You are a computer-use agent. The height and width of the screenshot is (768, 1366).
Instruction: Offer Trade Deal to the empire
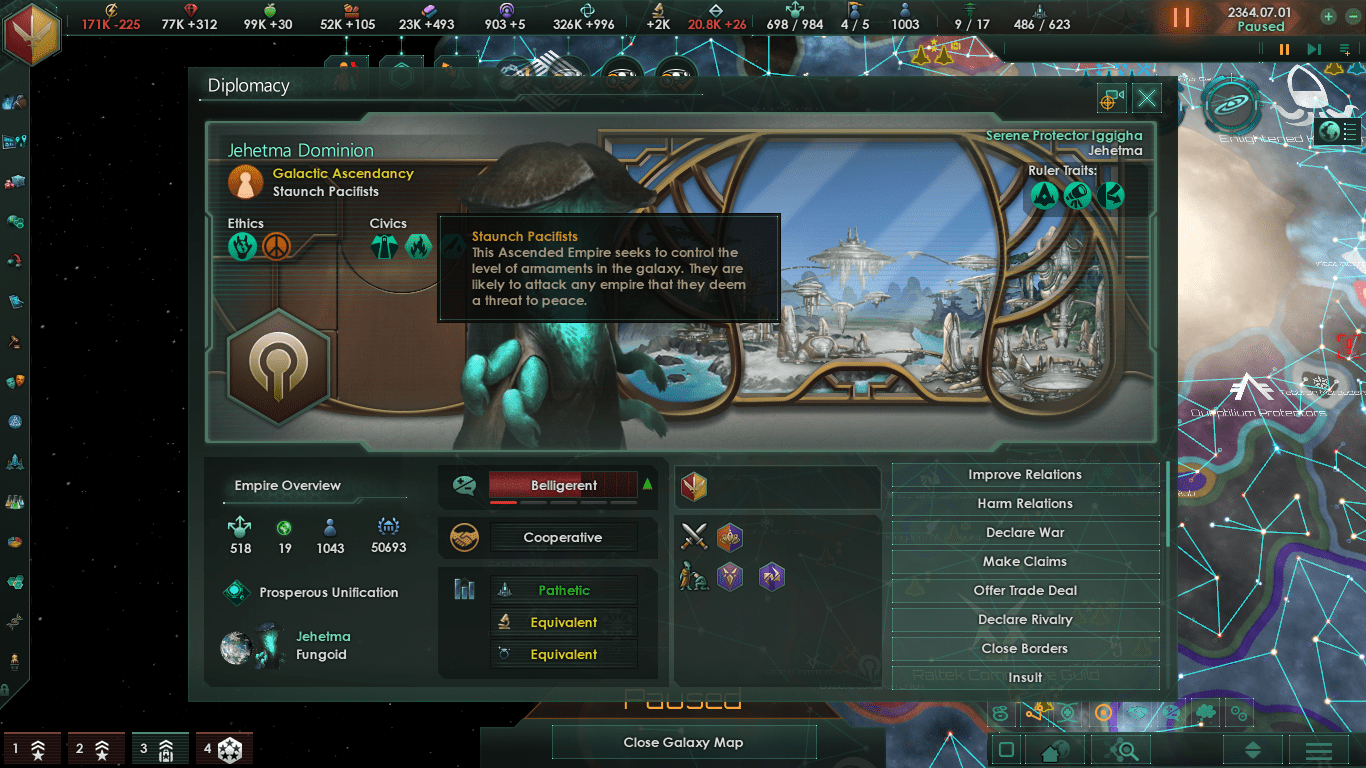(1025, 591)
